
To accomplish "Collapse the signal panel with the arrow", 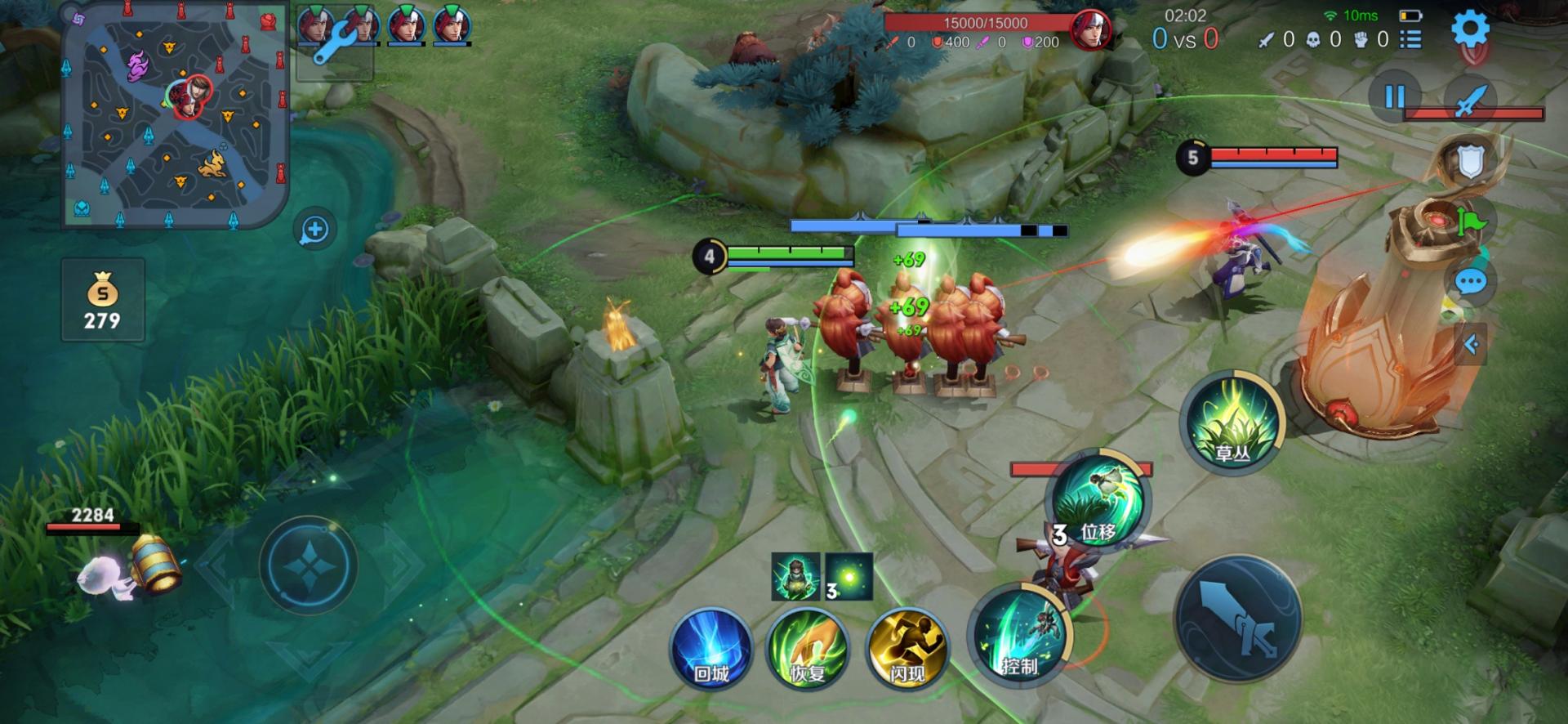I will [1472, 345].
